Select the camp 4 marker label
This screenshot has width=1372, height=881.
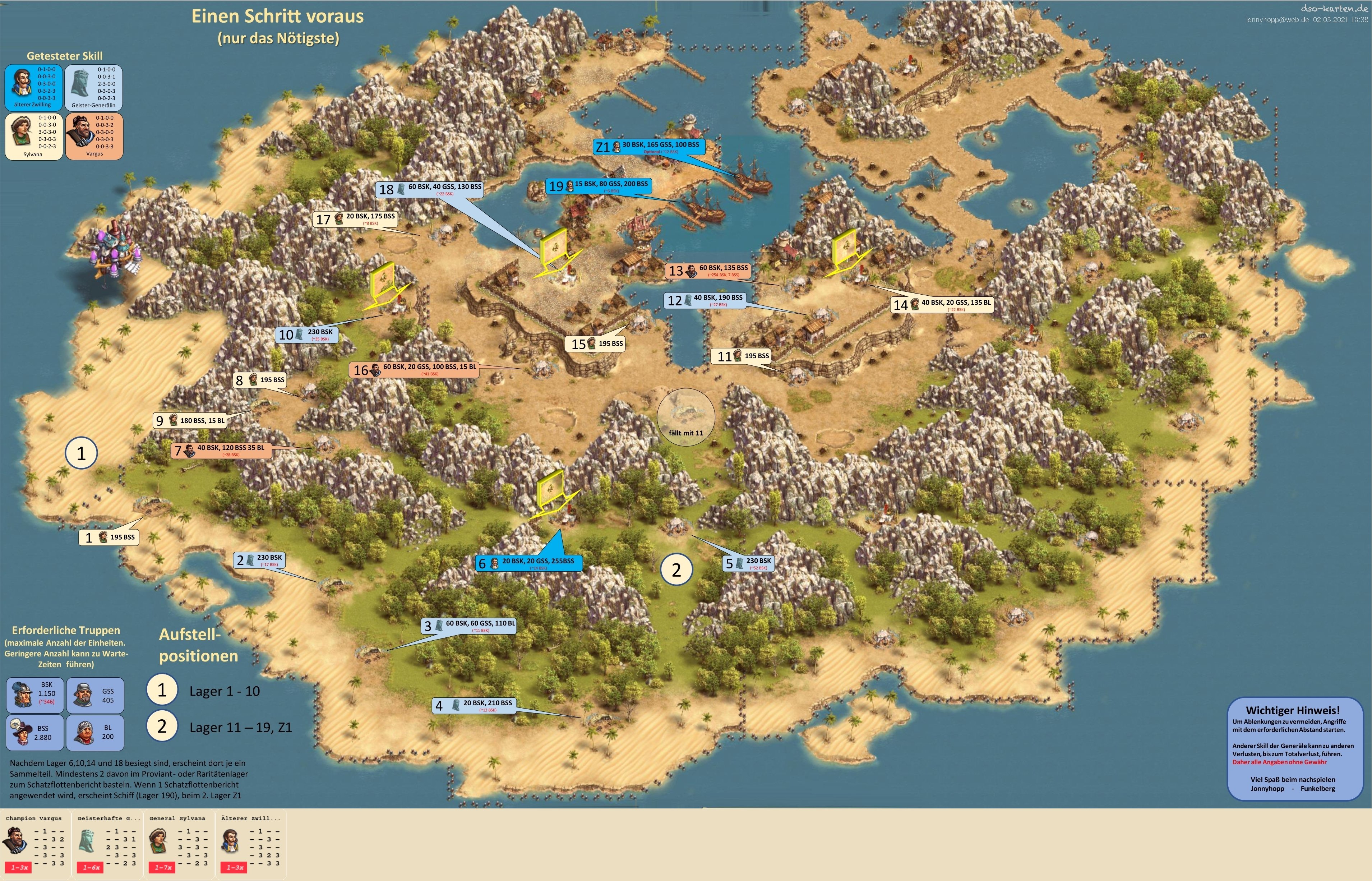point(473,705)
